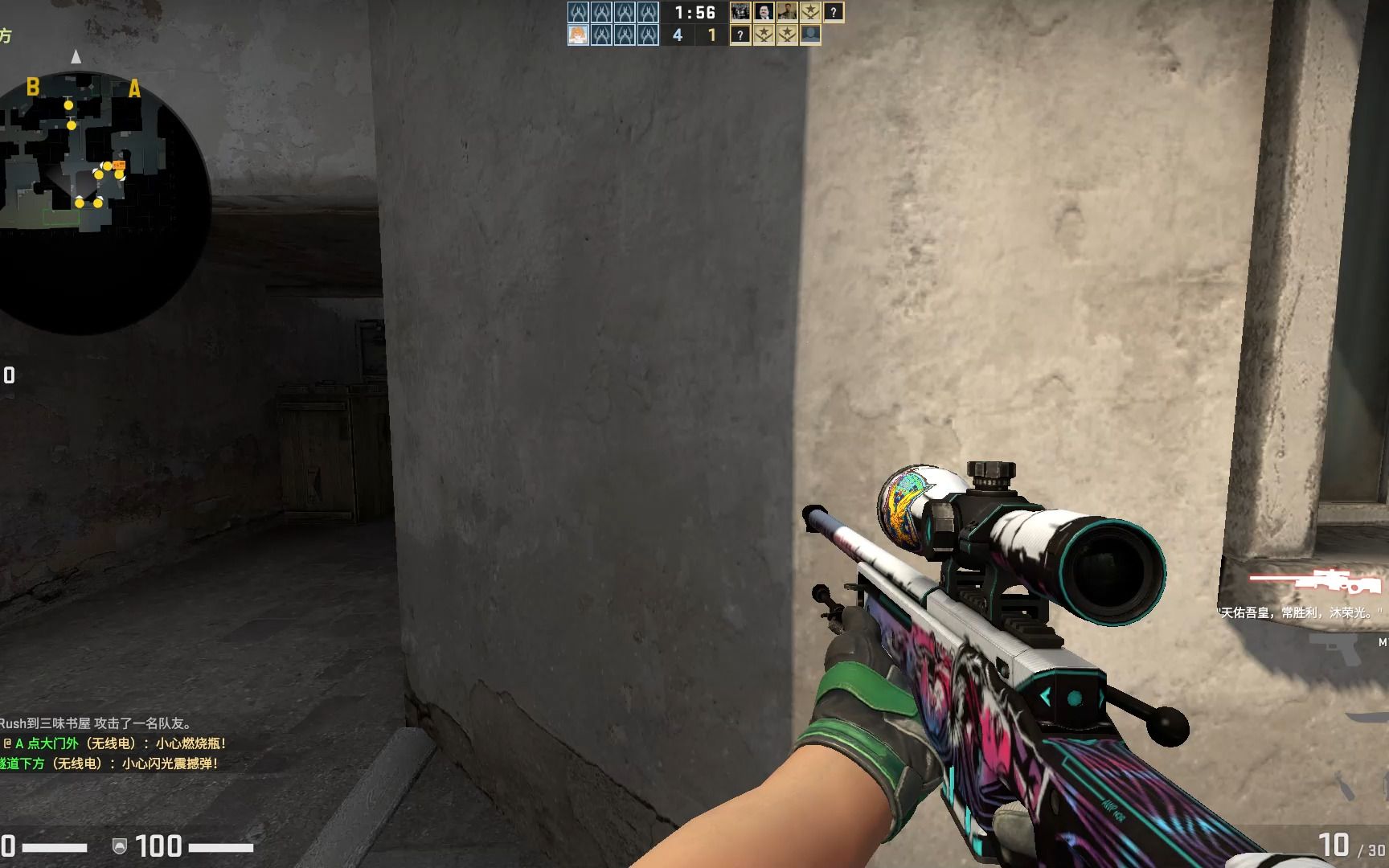Click the CT score showing 4
The image size is (1389, 868).
click(678, 35)
